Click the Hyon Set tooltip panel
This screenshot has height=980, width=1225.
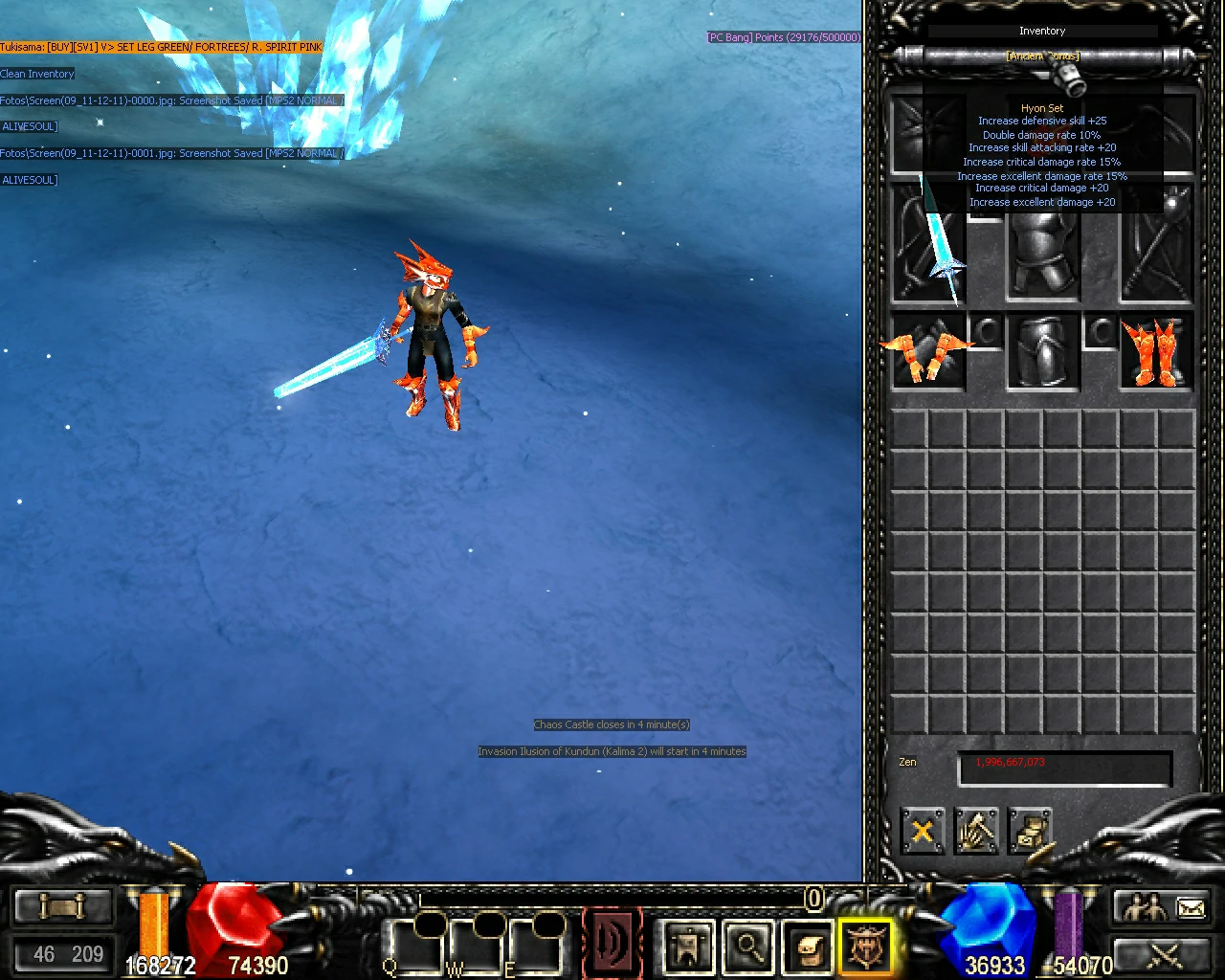pyautogui.click(x=1042, y=158)
